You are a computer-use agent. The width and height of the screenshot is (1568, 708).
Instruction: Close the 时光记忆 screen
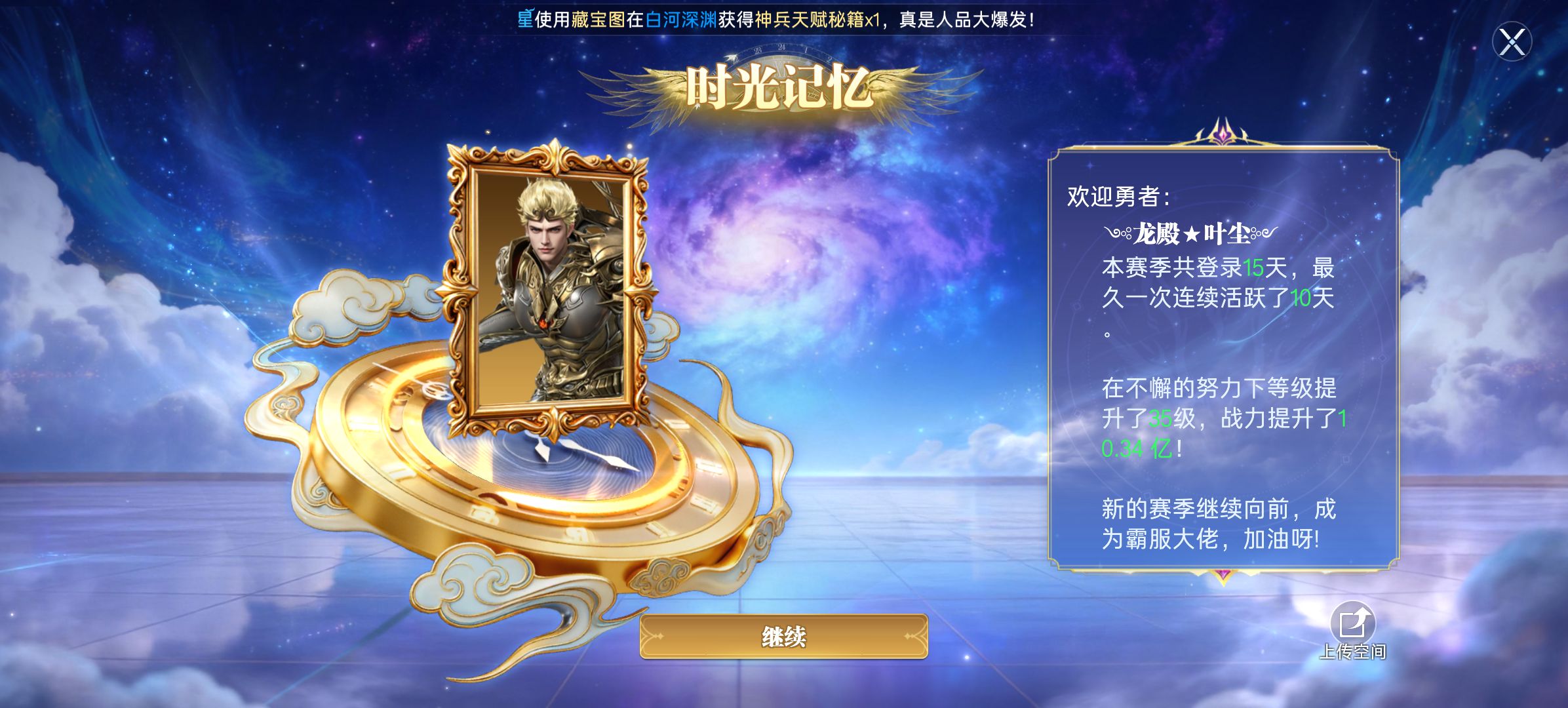(1512, 43)
